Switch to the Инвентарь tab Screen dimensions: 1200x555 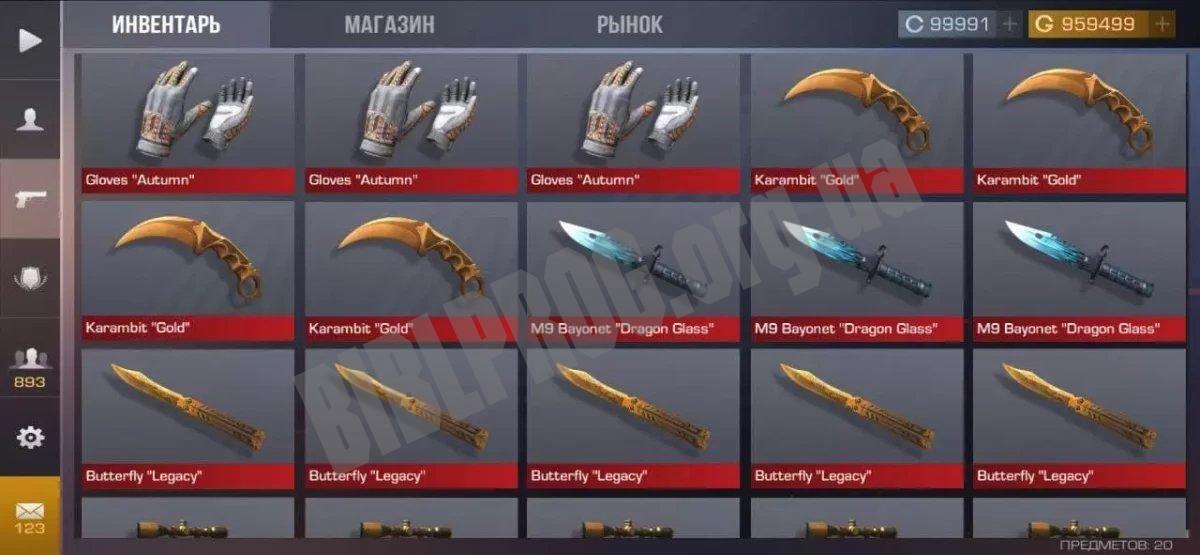pos(166,25)
